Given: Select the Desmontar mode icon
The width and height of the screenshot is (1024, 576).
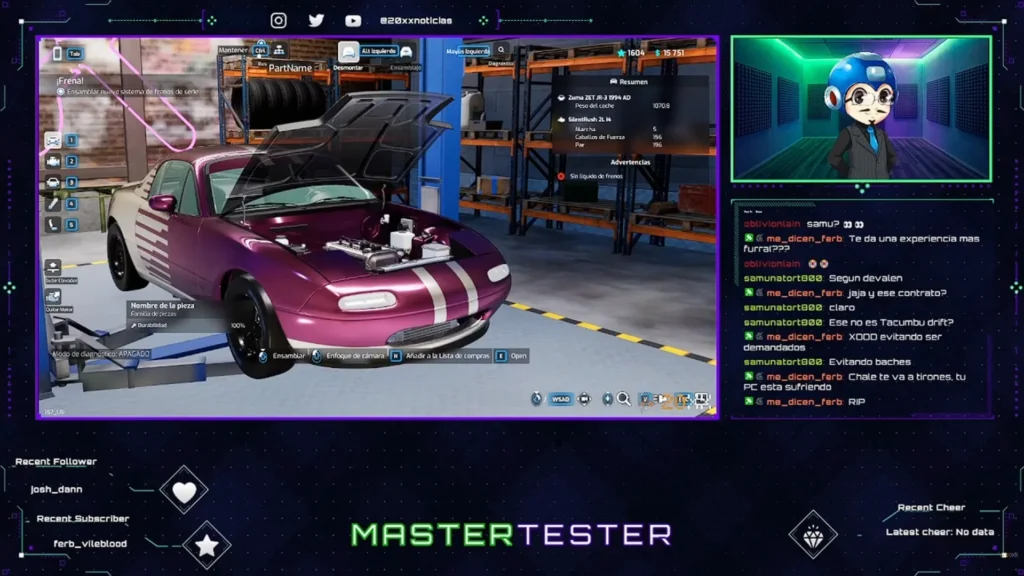Looking at the screenshot, I should pyautogui.click(x=348, y=52).
